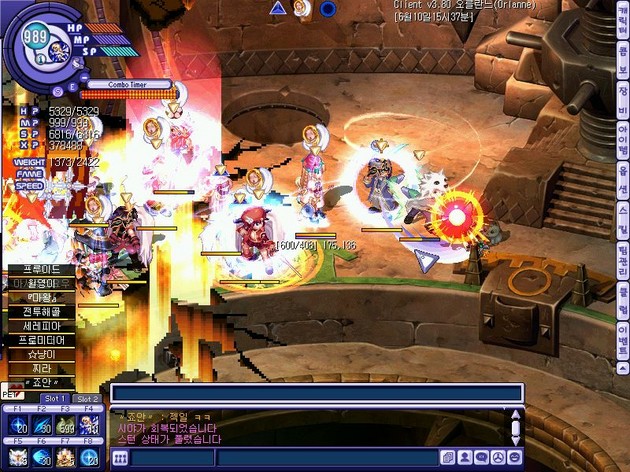This screenshot has width=630, height=472.
Task: Switch to the Slot 1 hotbar tab
Action: [x=56, y=399]
